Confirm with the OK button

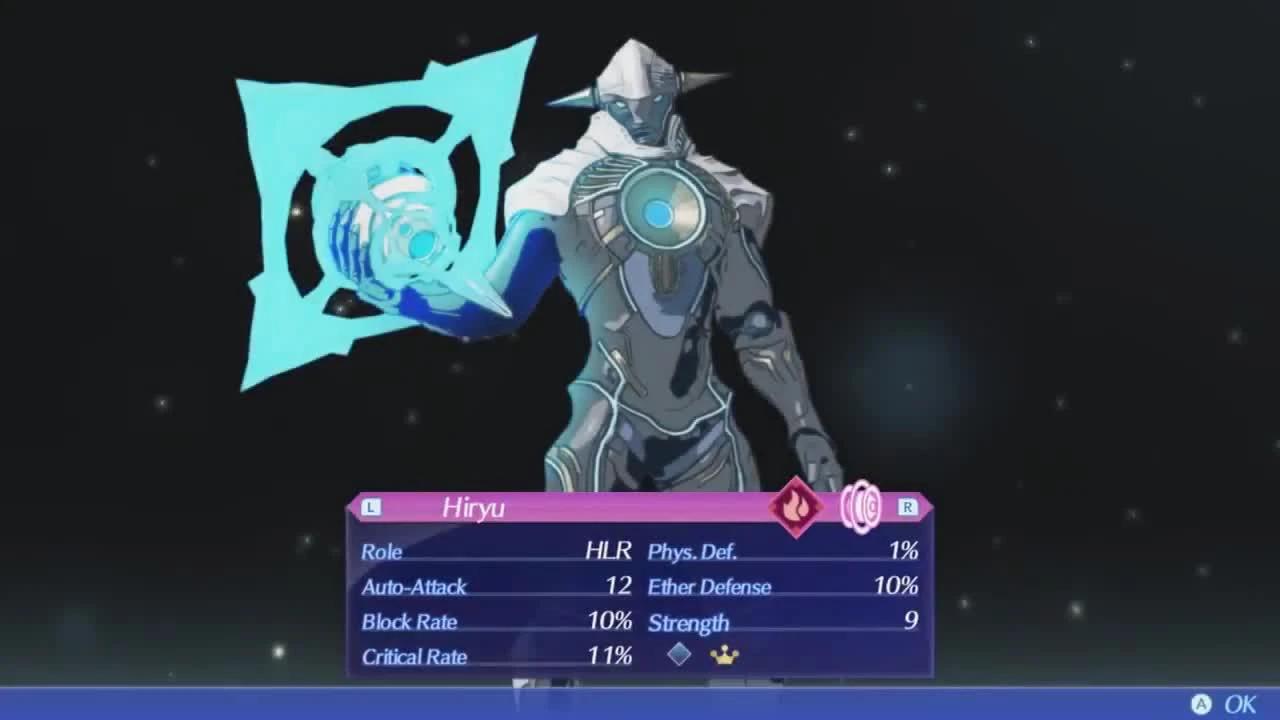click(x=1243, y=705)
